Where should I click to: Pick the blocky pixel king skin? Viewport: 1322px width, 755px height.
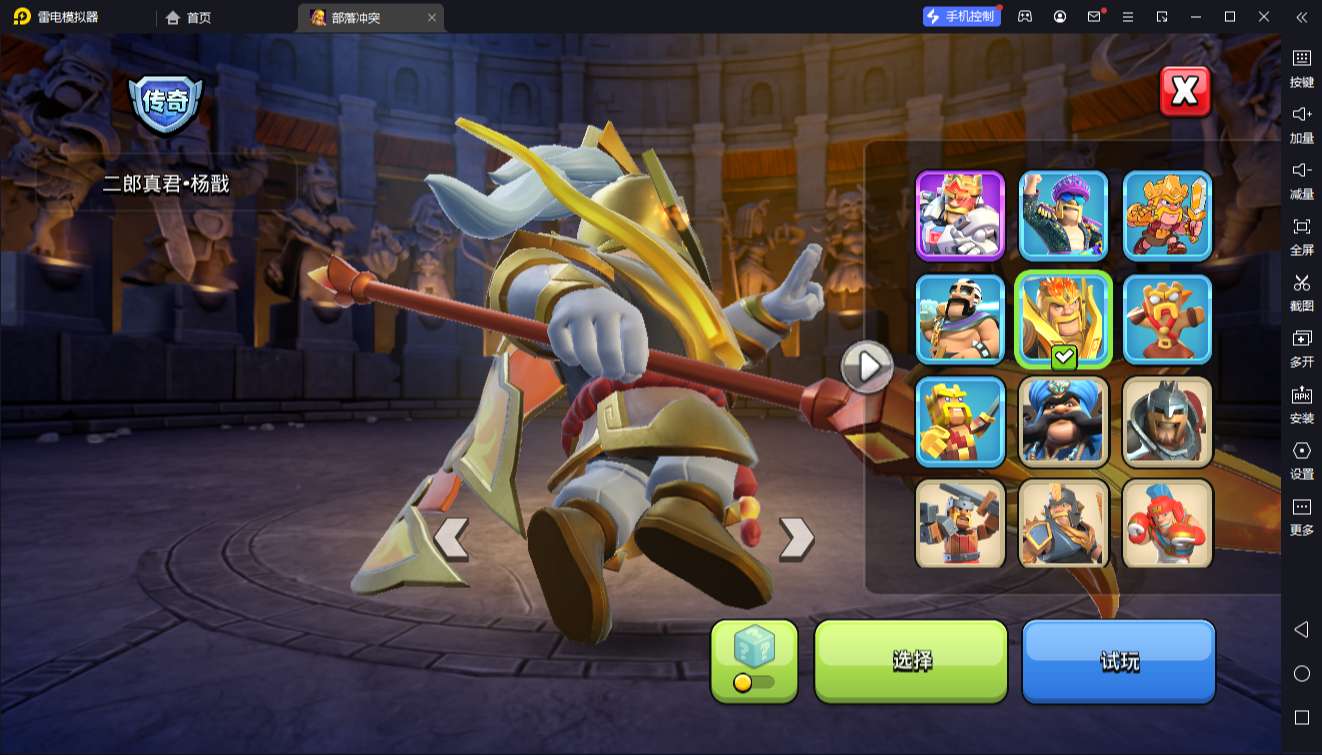961,421
